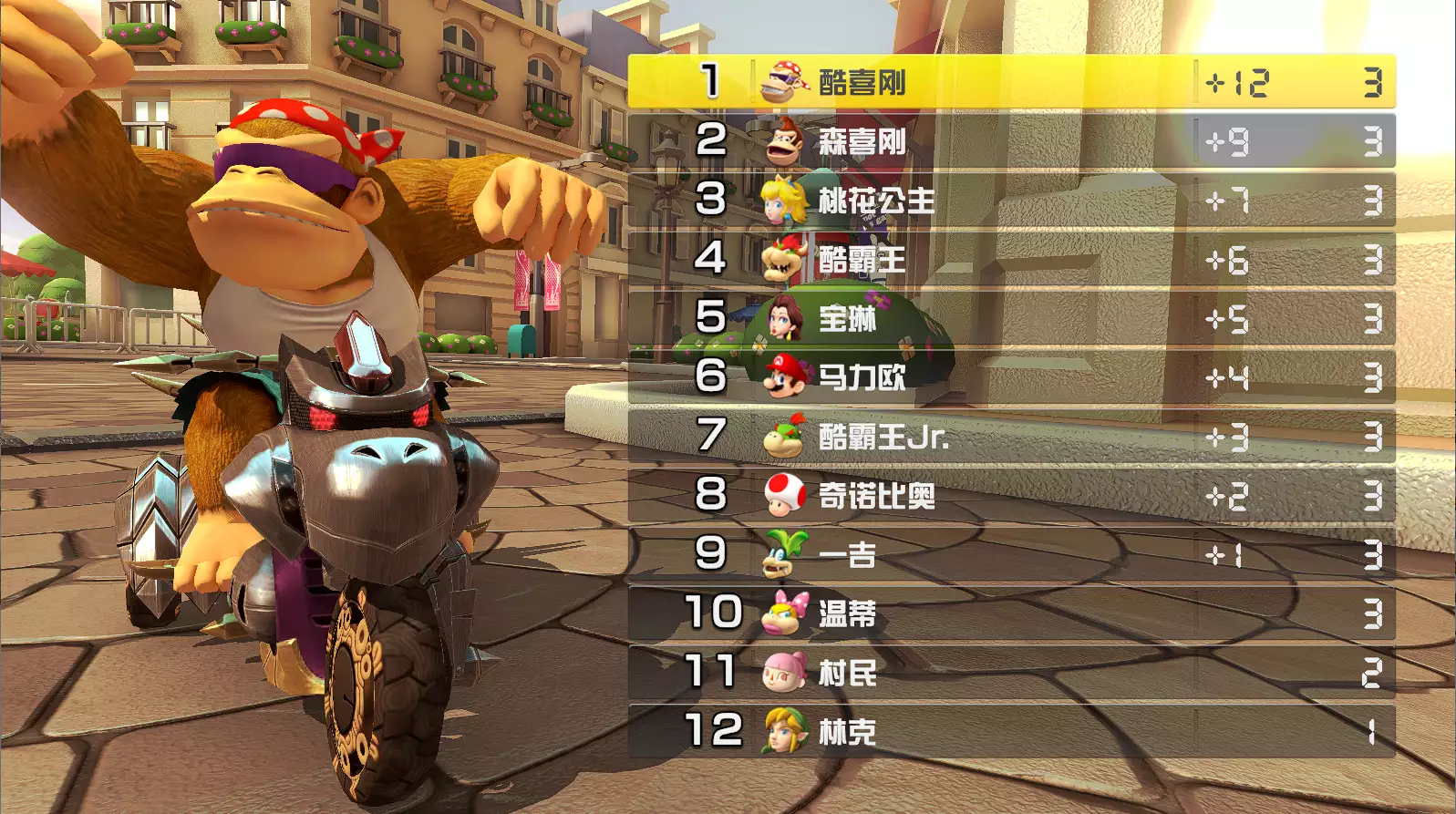Select the 酷霸王 fourth-place row
Viewport: 1456px width, 814px height.
click(x=1010, y=260)
